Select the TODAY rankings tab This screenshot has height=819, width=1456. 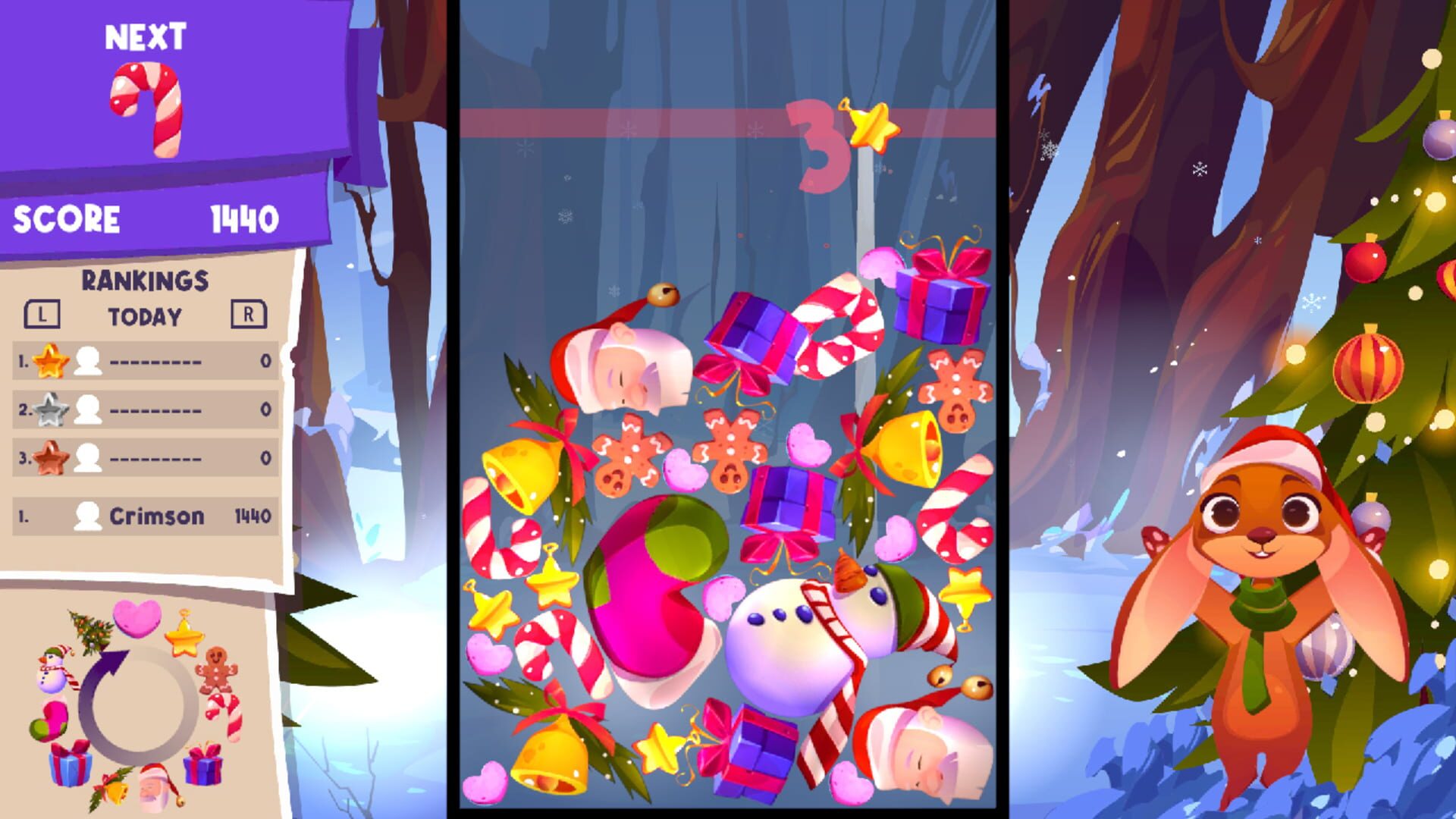(x=146, y=317)
